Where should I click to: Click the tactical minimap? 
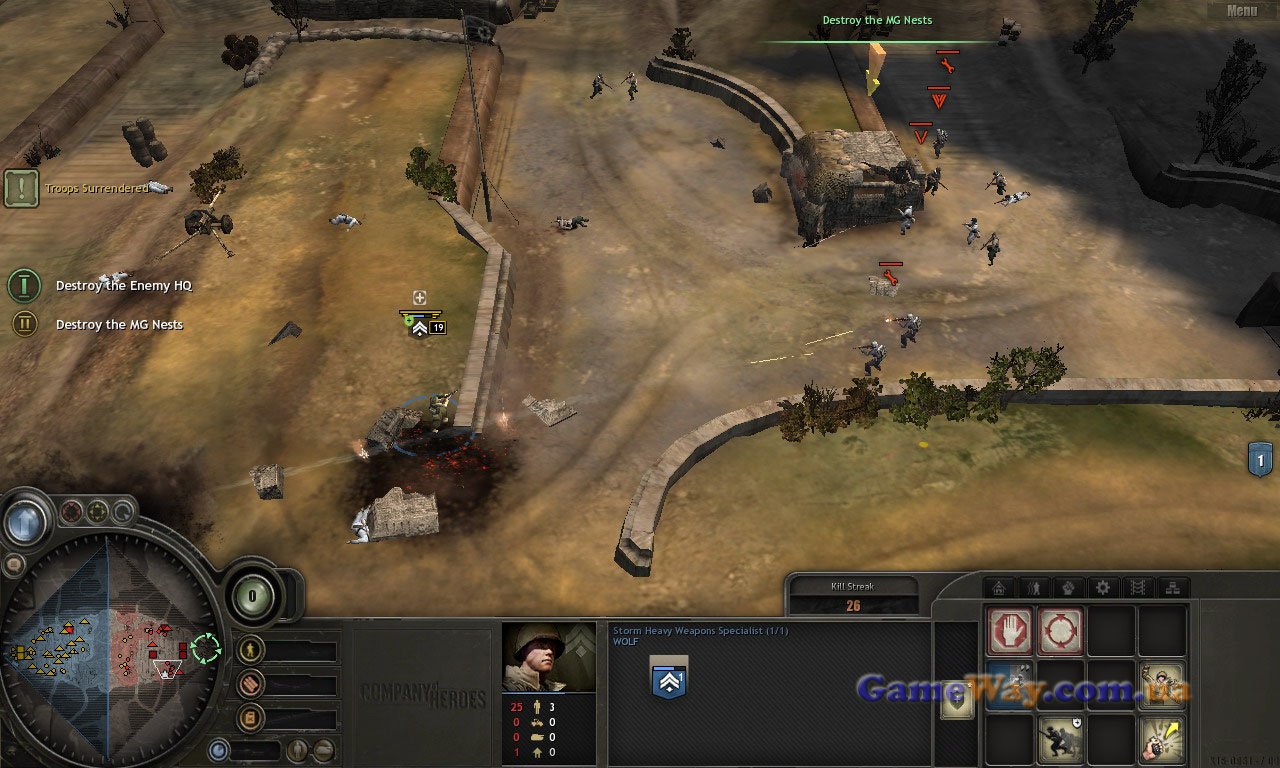point(108,641)
